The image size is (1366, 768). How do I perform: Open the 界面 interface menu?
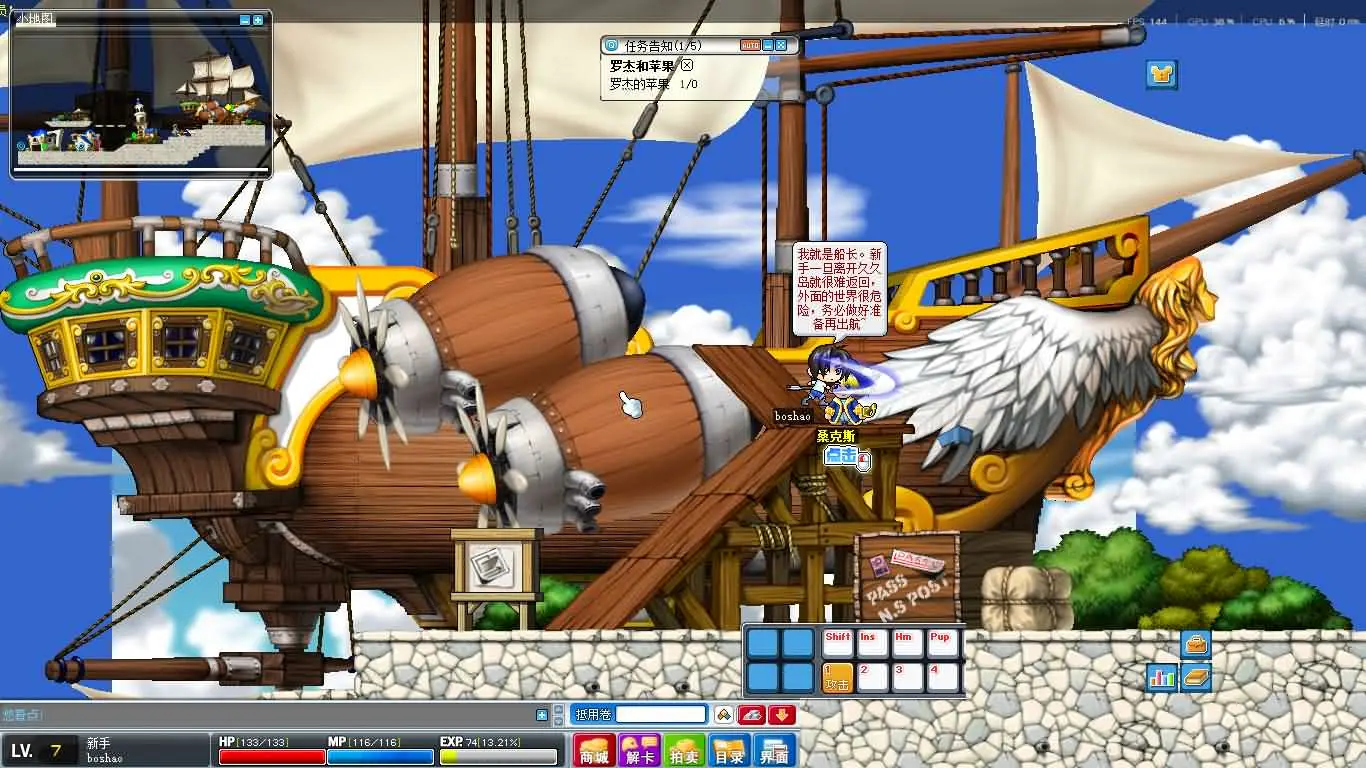click(x=774, y=751)
